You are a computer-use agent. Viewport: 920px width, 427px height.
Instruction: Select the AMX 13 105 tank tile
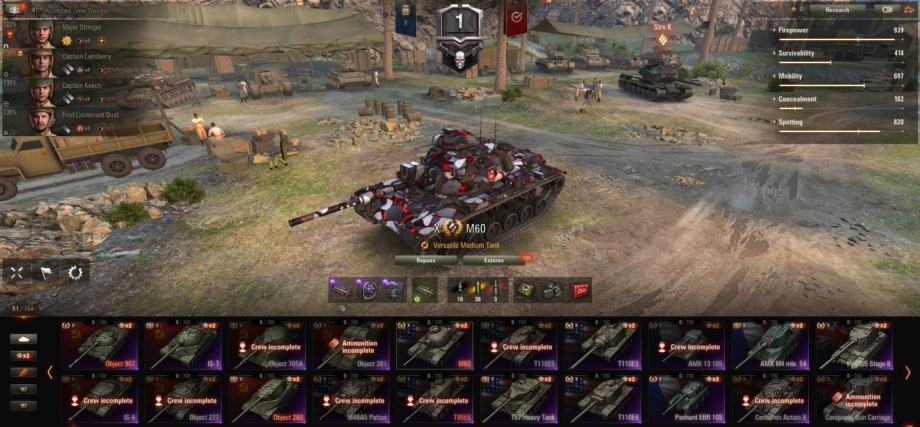(687, 345)
